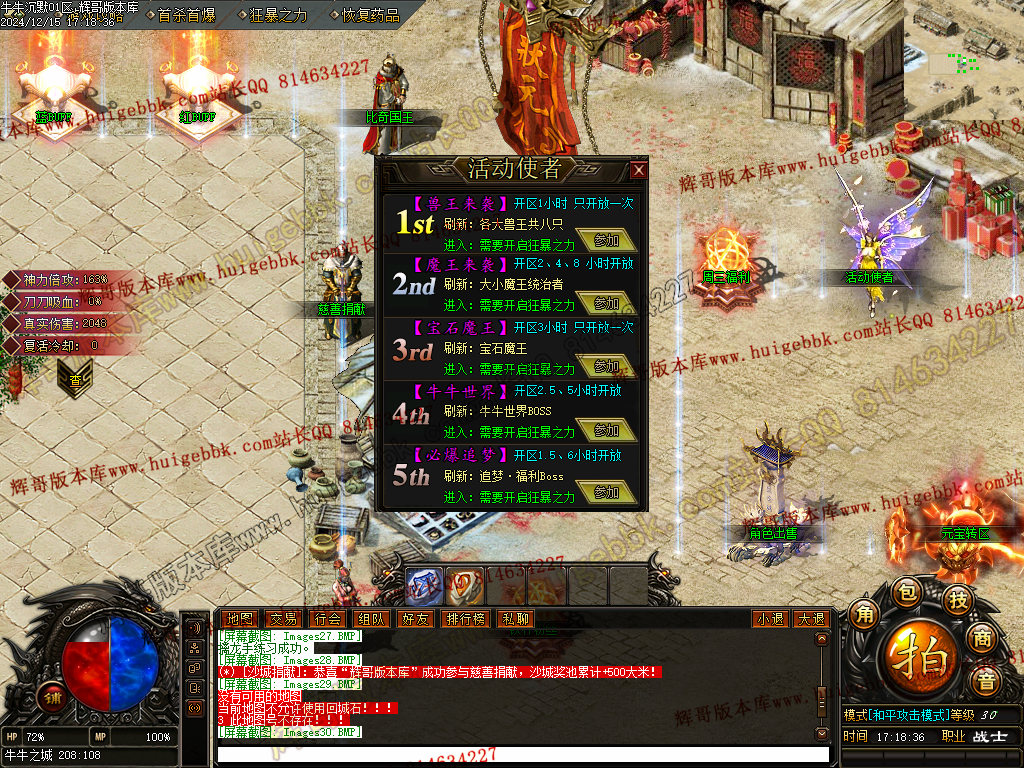Join the 魔王来袭 2nd event
1024x768 pixels.
[606, 303]
